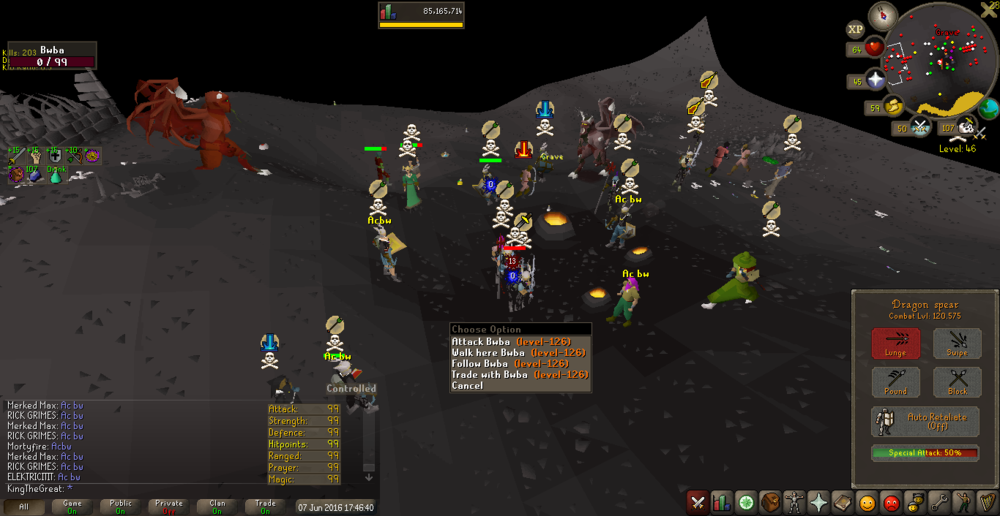Choose the Block combat style

point(957,382)
